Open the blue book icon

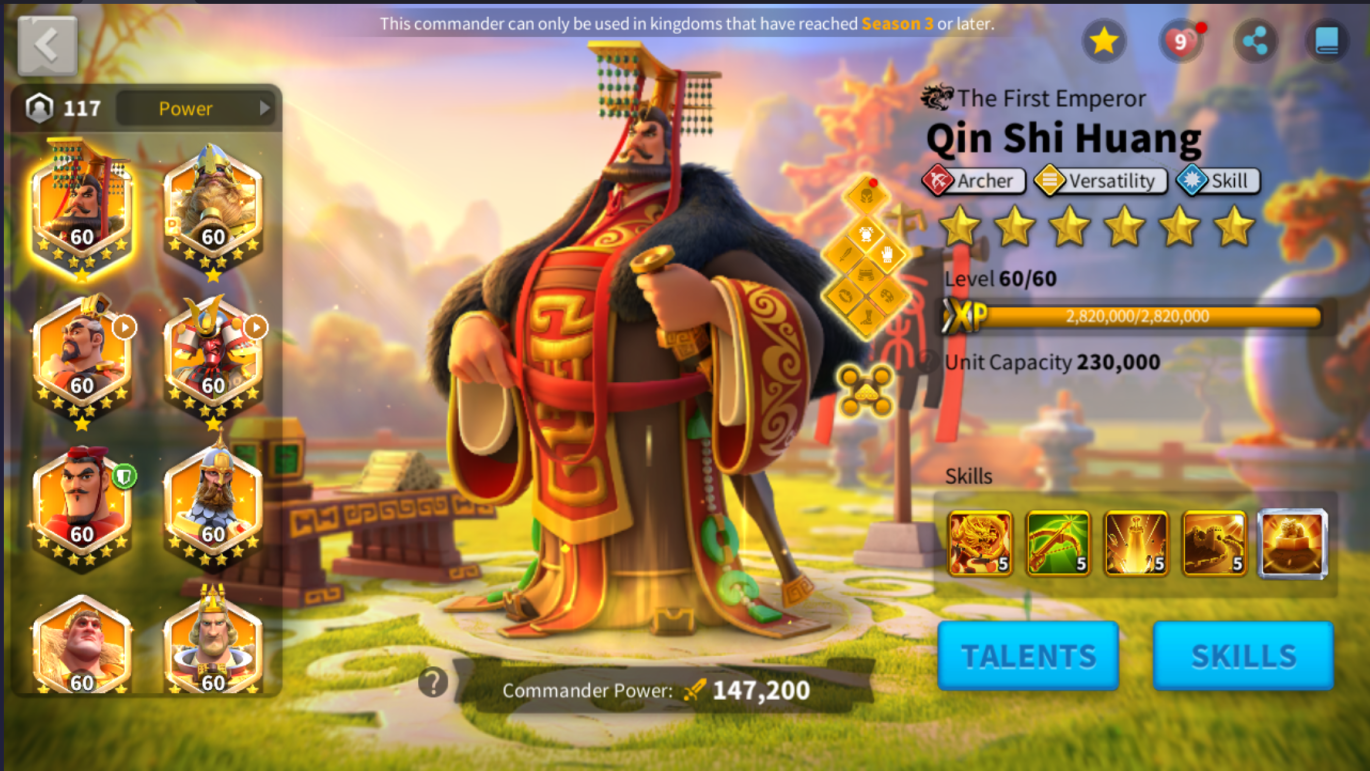point(1326,41)
